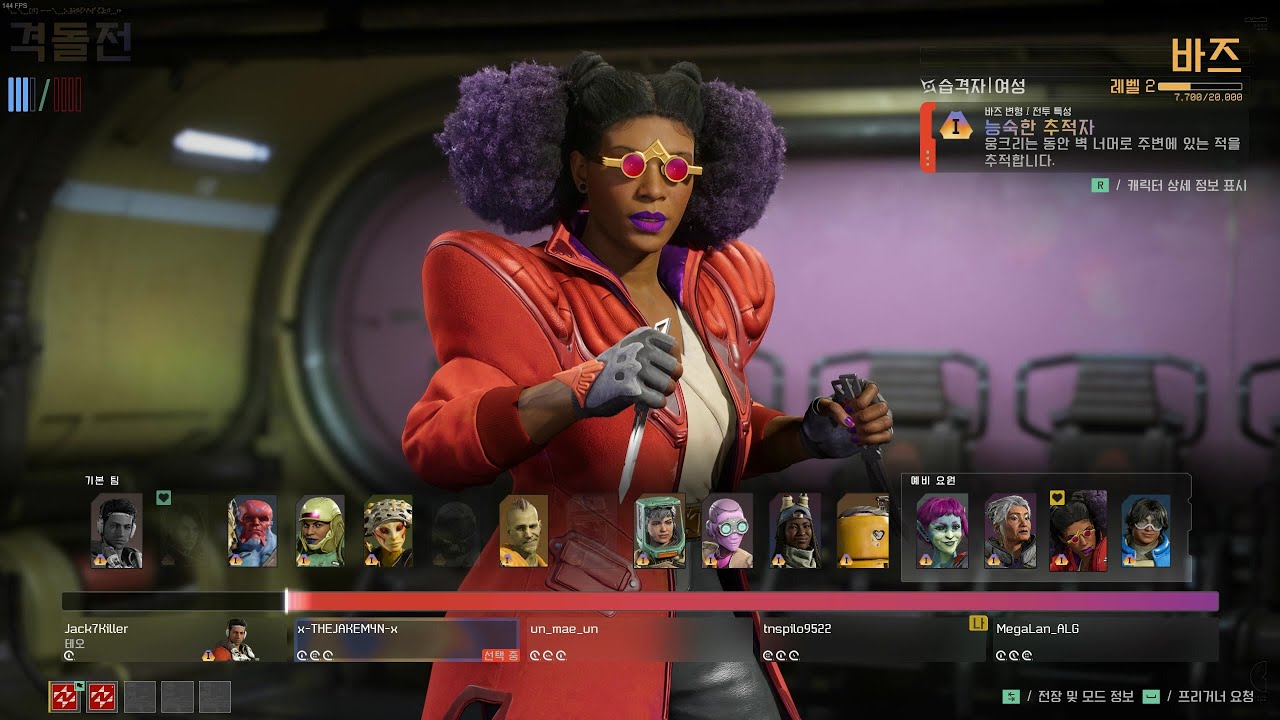Pick the pink robot with green goggles

727,531
